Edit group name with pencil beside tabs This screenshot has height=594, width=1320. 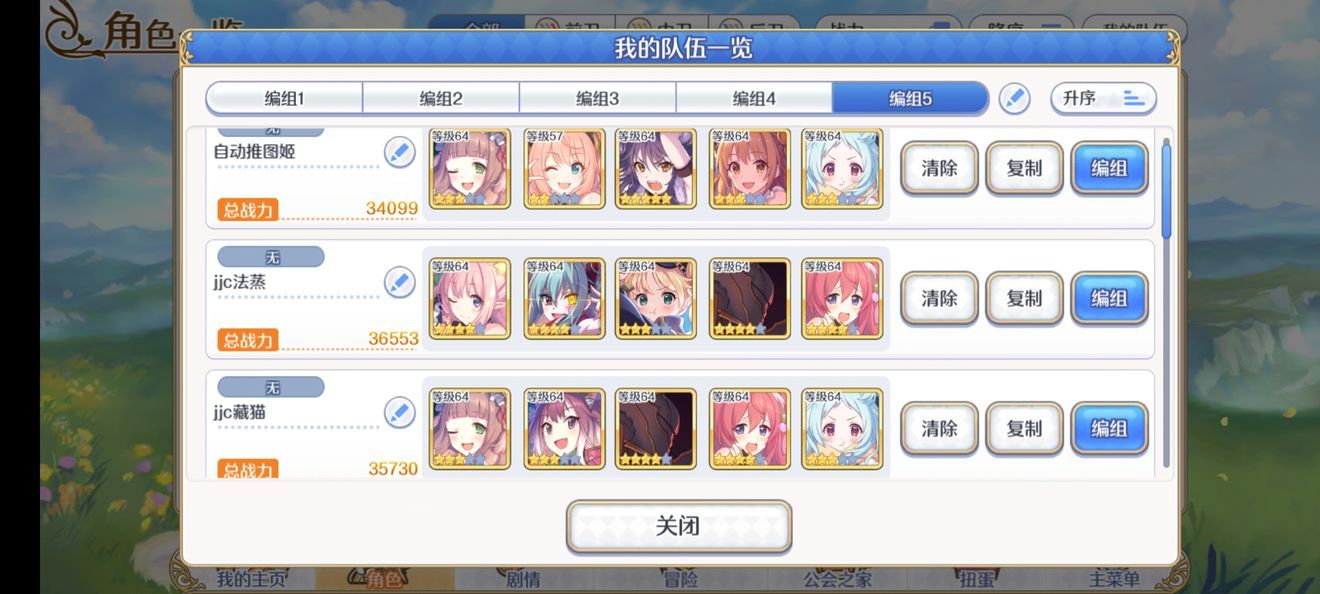(x=1014, y=99)
